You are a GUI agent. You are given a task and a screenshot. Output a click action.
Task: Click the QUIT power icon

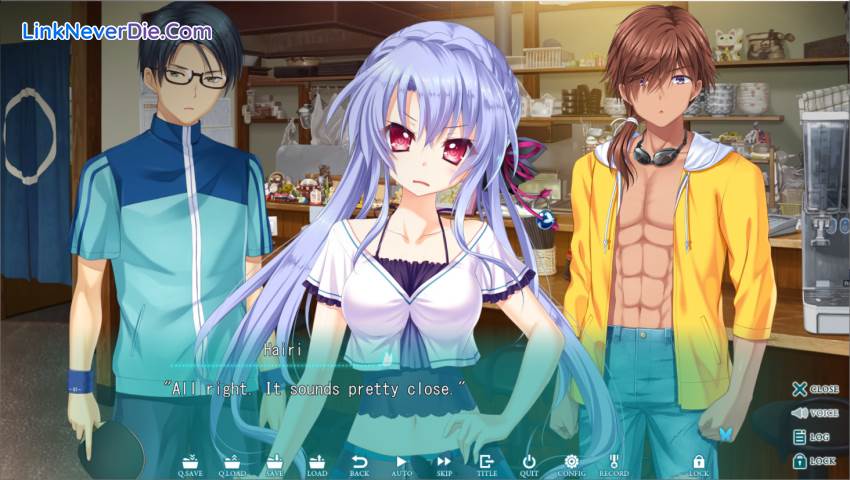coord(529,464)
